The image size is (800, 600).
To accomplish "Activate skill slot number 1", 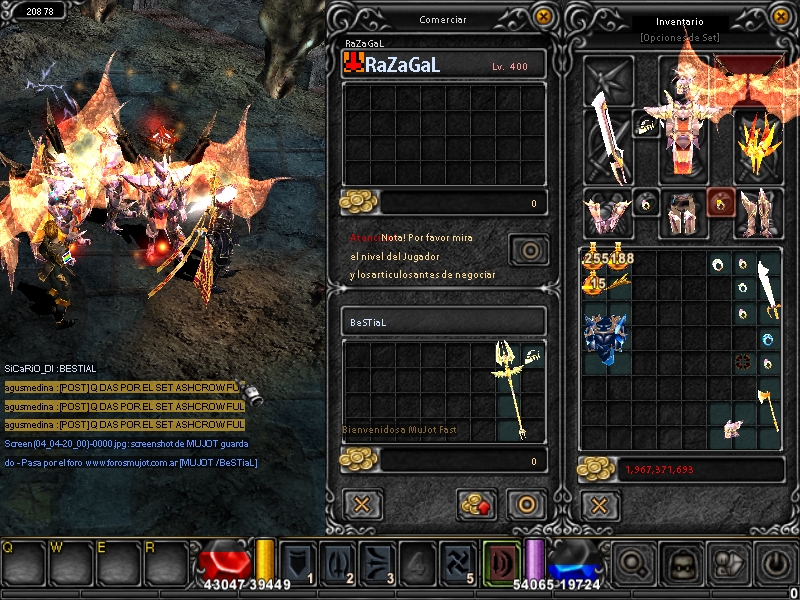I will pyautogui.click(x=300, y=562).
